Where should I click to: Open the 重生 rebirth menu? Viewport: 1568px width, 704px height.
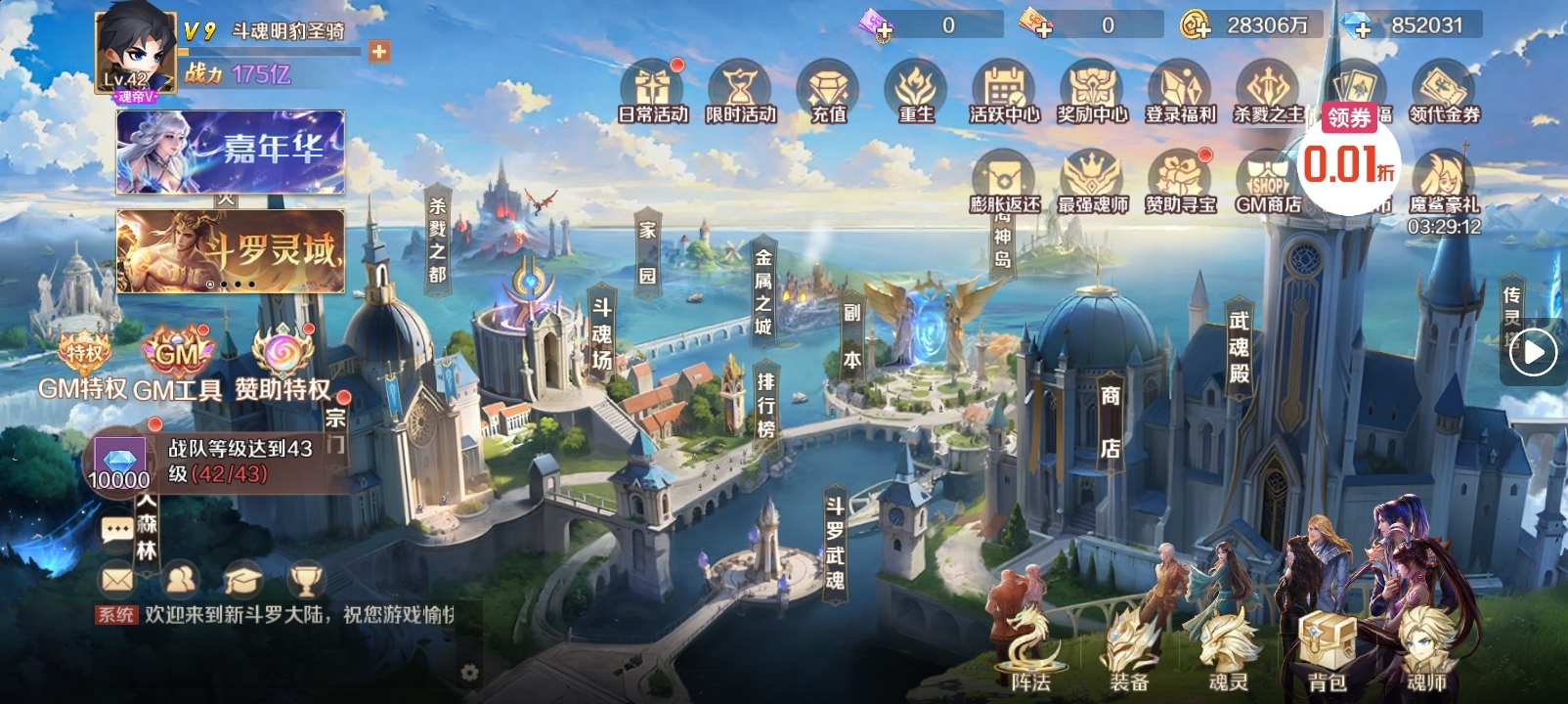pyautogui.click(x=916, y=90)
